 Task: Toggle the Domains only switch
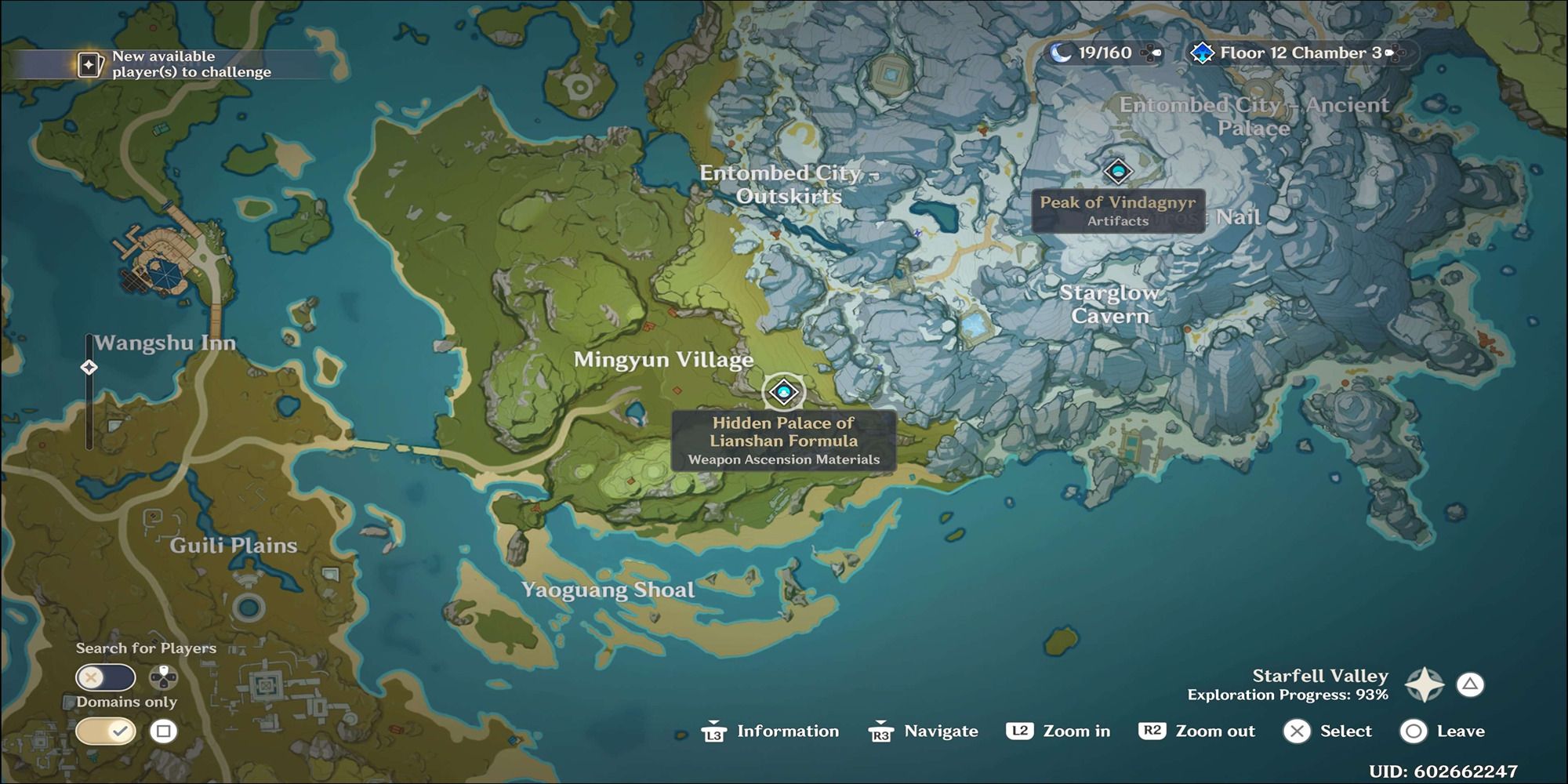pyautogui.click(x=105, y=731)
